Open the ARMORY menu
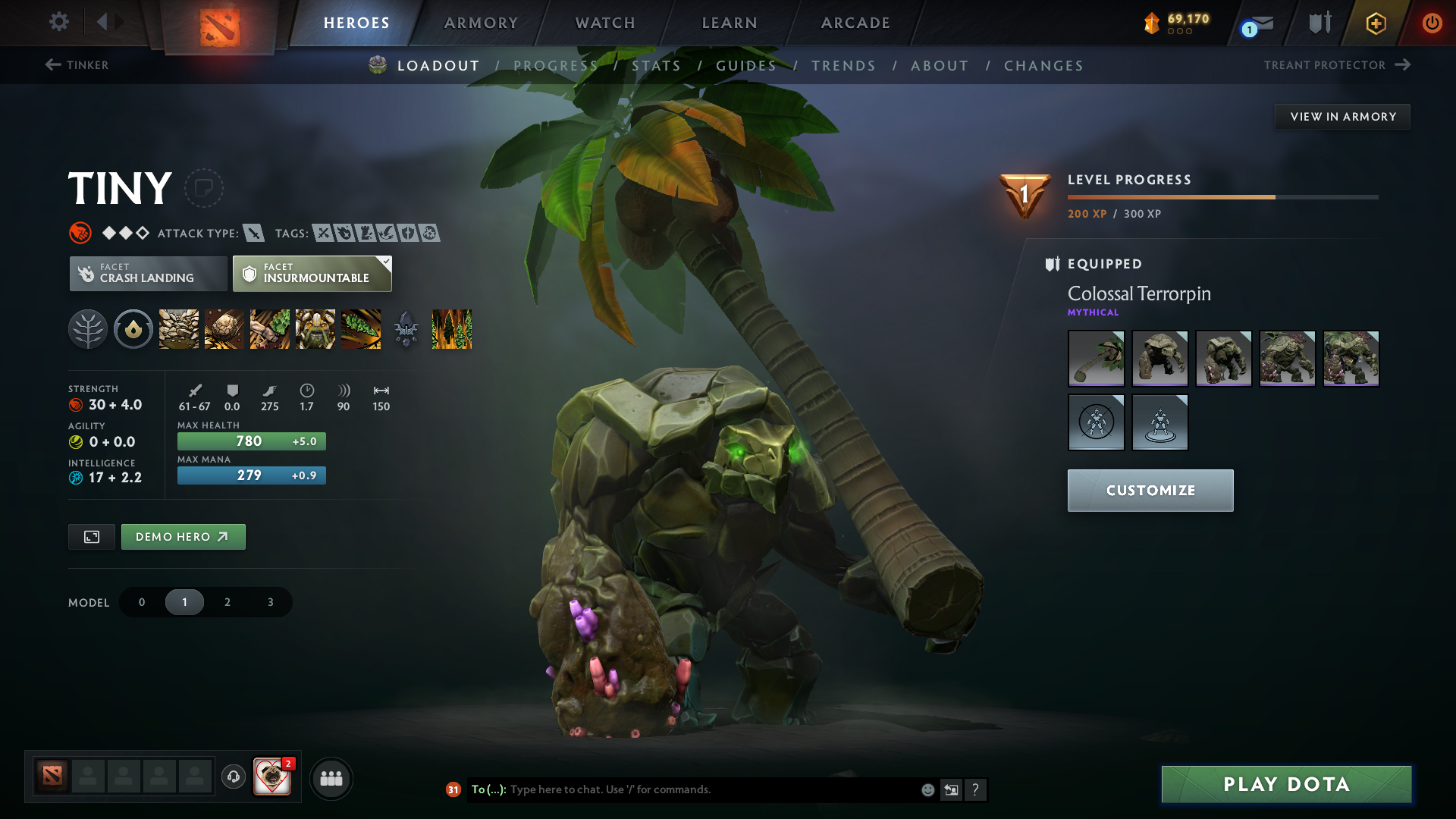Image resolution: width=1456 pixels, height=819 pixels. click(480, 23)
